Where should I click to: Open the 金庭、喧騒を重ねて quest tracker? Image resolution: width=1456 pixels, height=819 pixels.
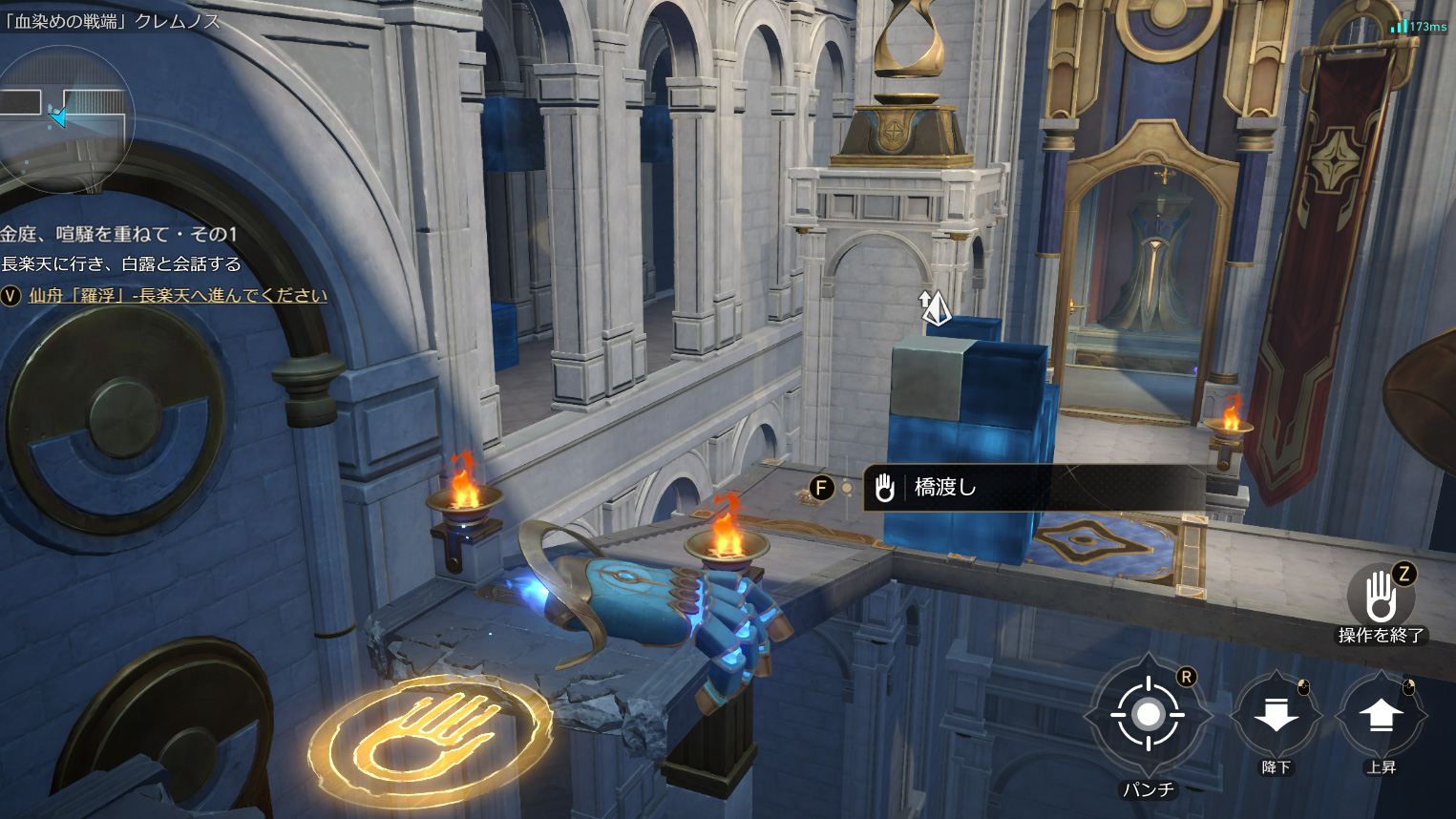coord(119,234)
